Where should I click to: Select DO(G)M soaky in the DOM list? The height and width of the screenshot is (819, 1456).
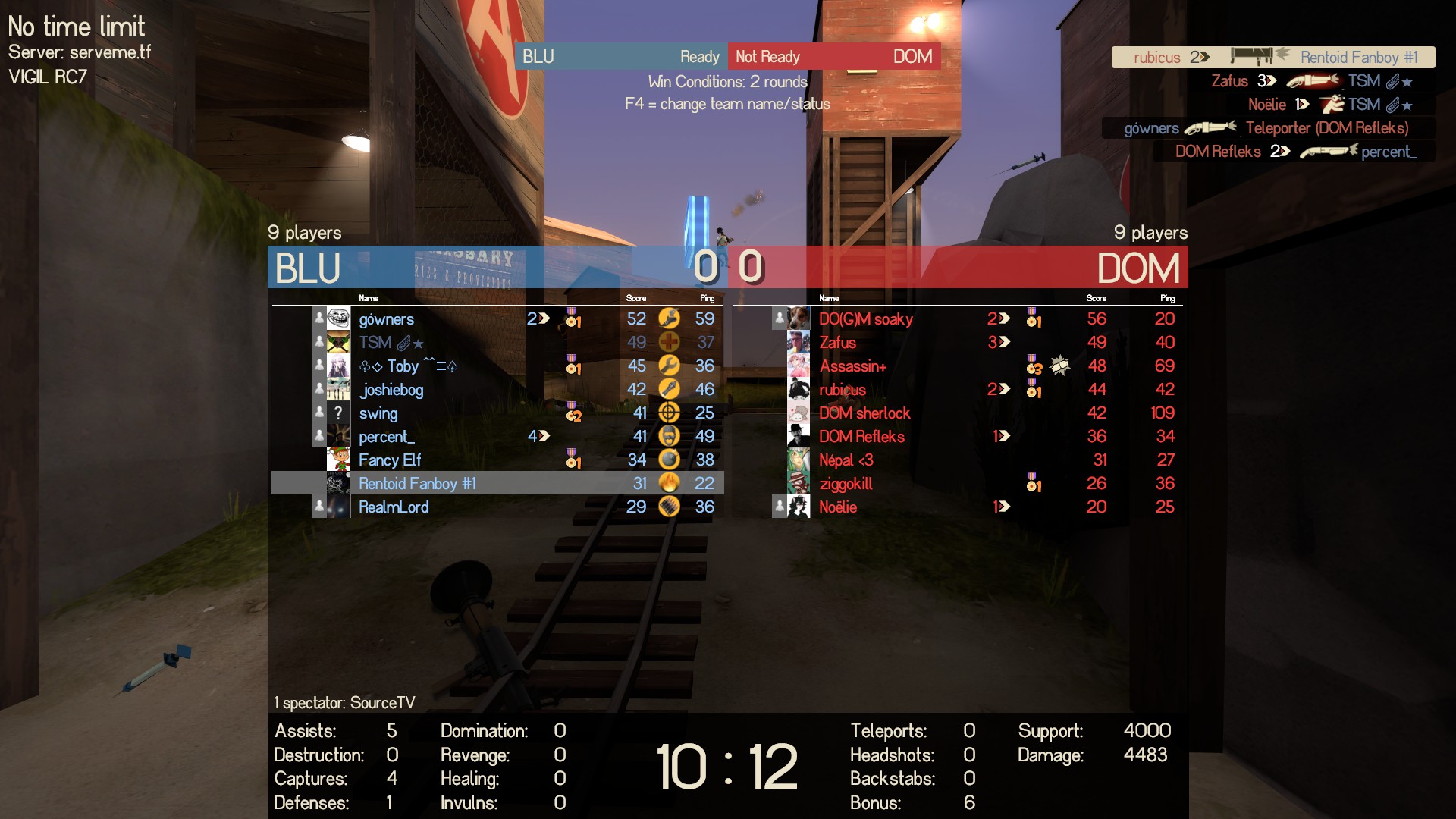point(865,319)
